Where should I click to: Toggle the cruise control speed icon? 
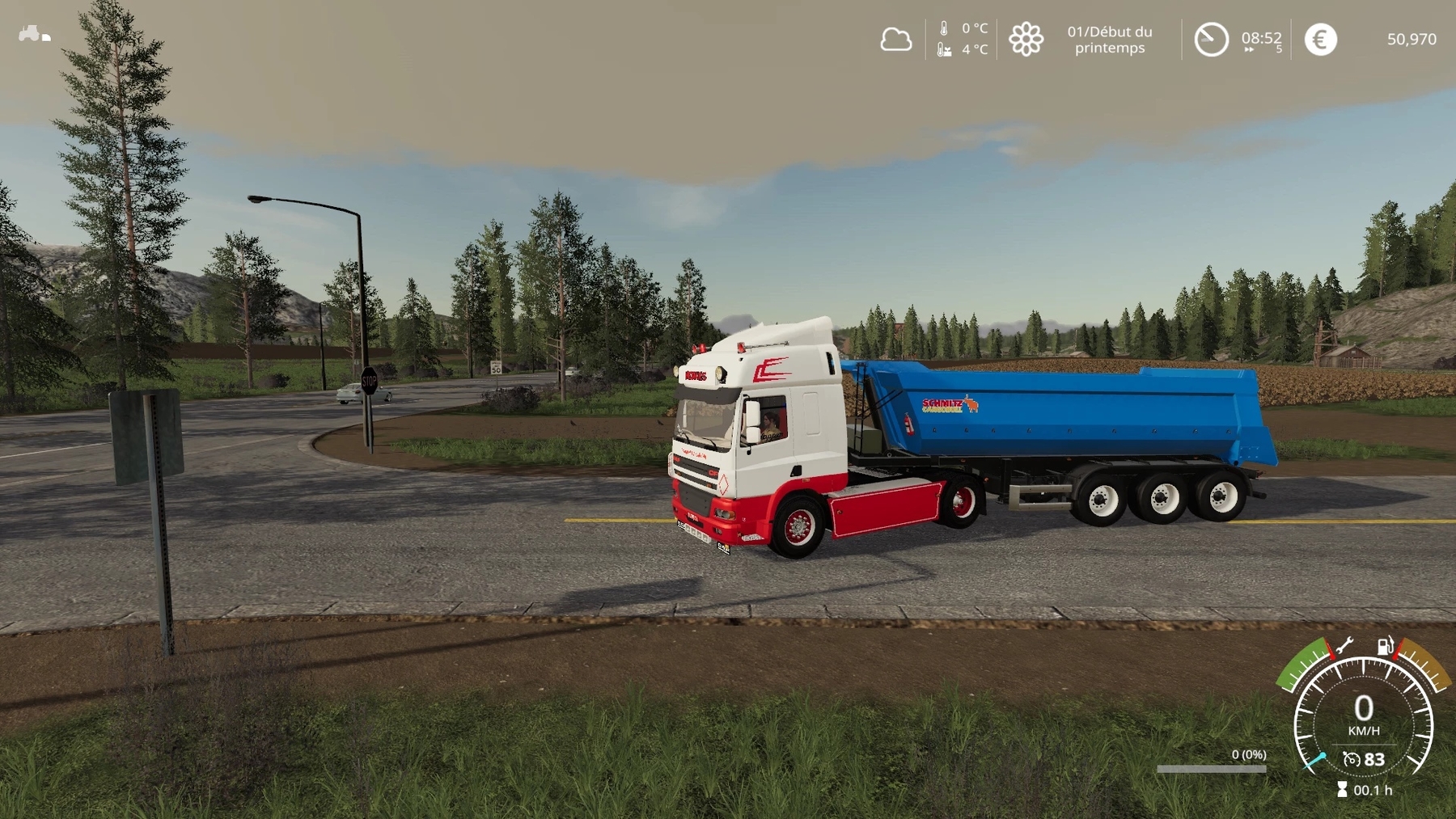pyautogui.click(x=1351, y=759)
